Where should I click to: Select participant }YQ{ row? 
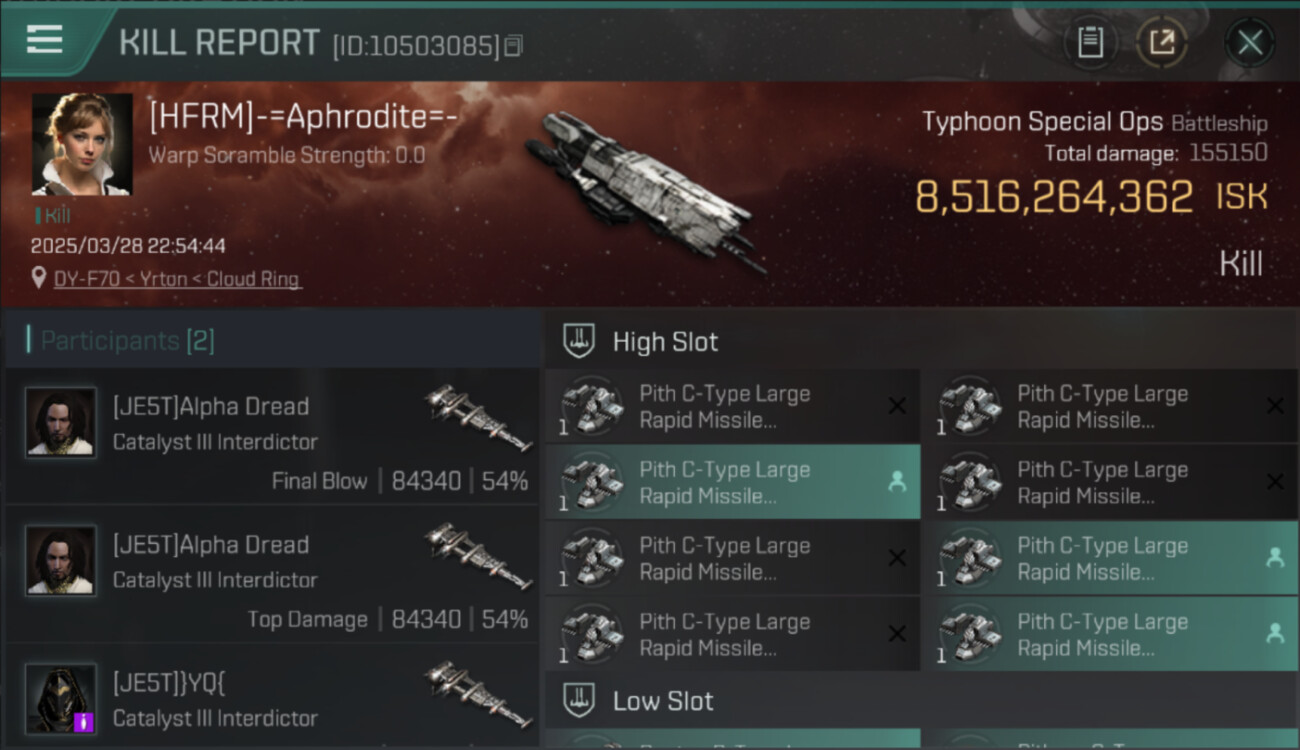[x=272, y=697]
